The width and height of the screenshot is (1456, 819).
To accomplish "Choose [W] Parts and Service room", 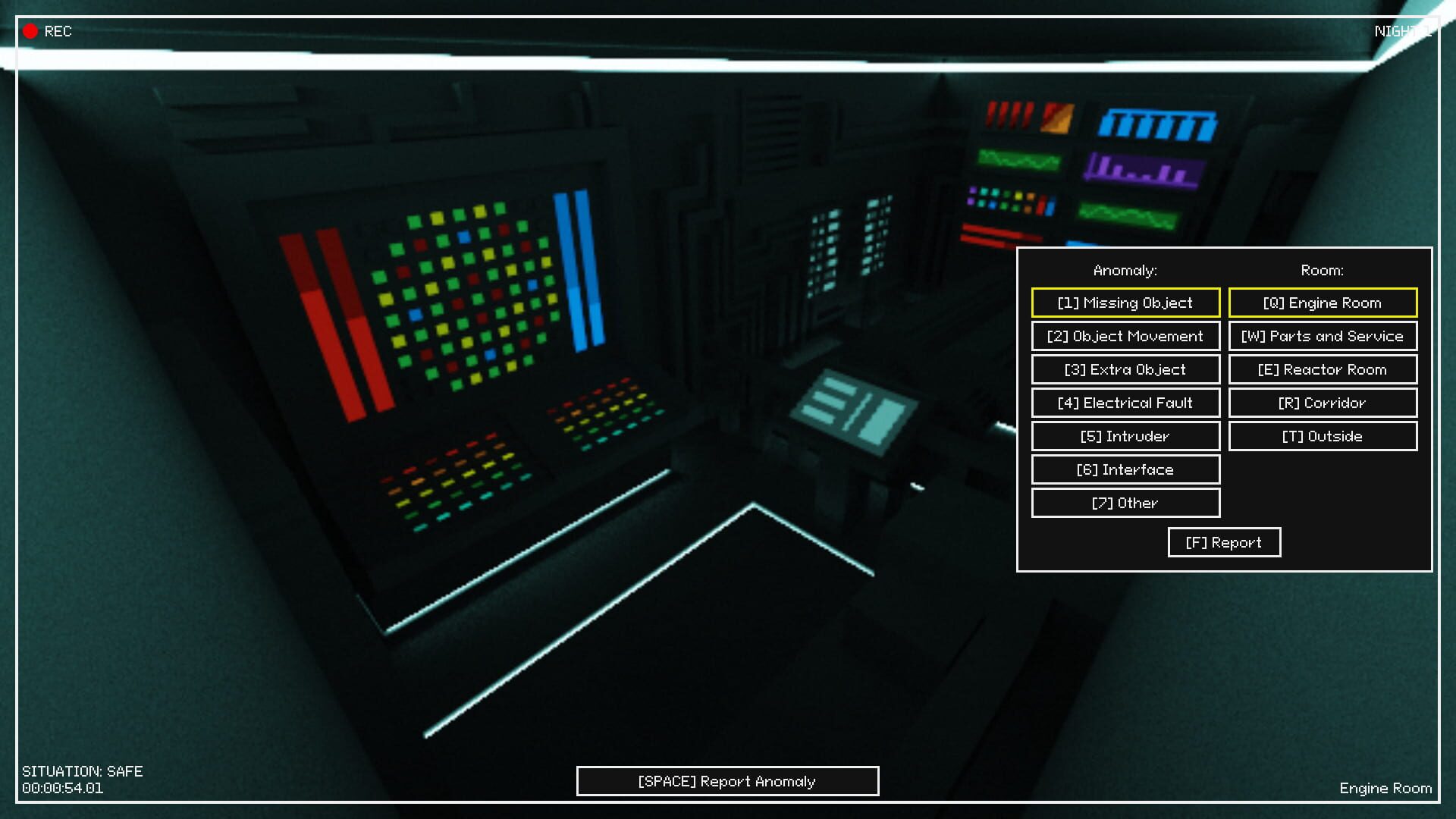I will pyautogui.click(x=1323, y=336).
